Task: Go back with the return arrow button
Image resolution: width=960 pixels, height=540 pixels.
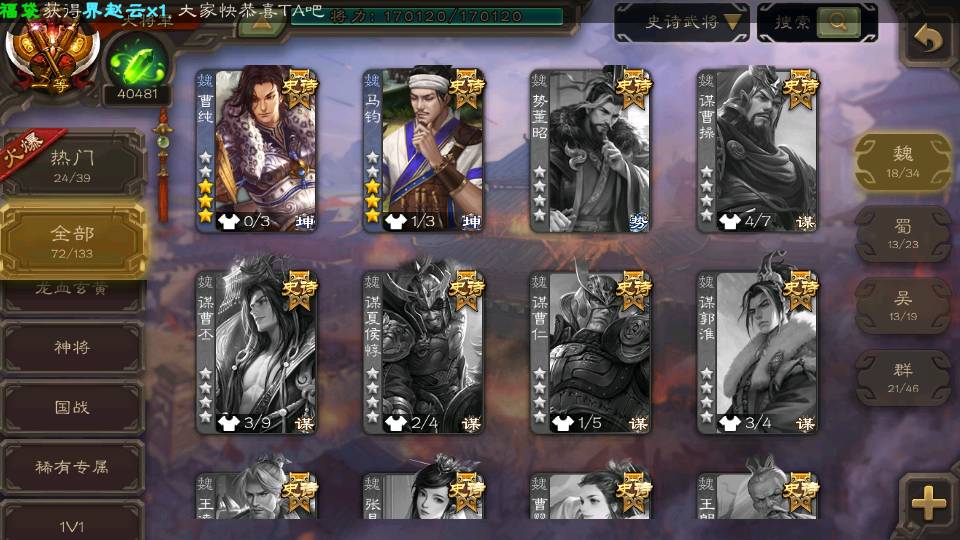Action: (929, 40)
